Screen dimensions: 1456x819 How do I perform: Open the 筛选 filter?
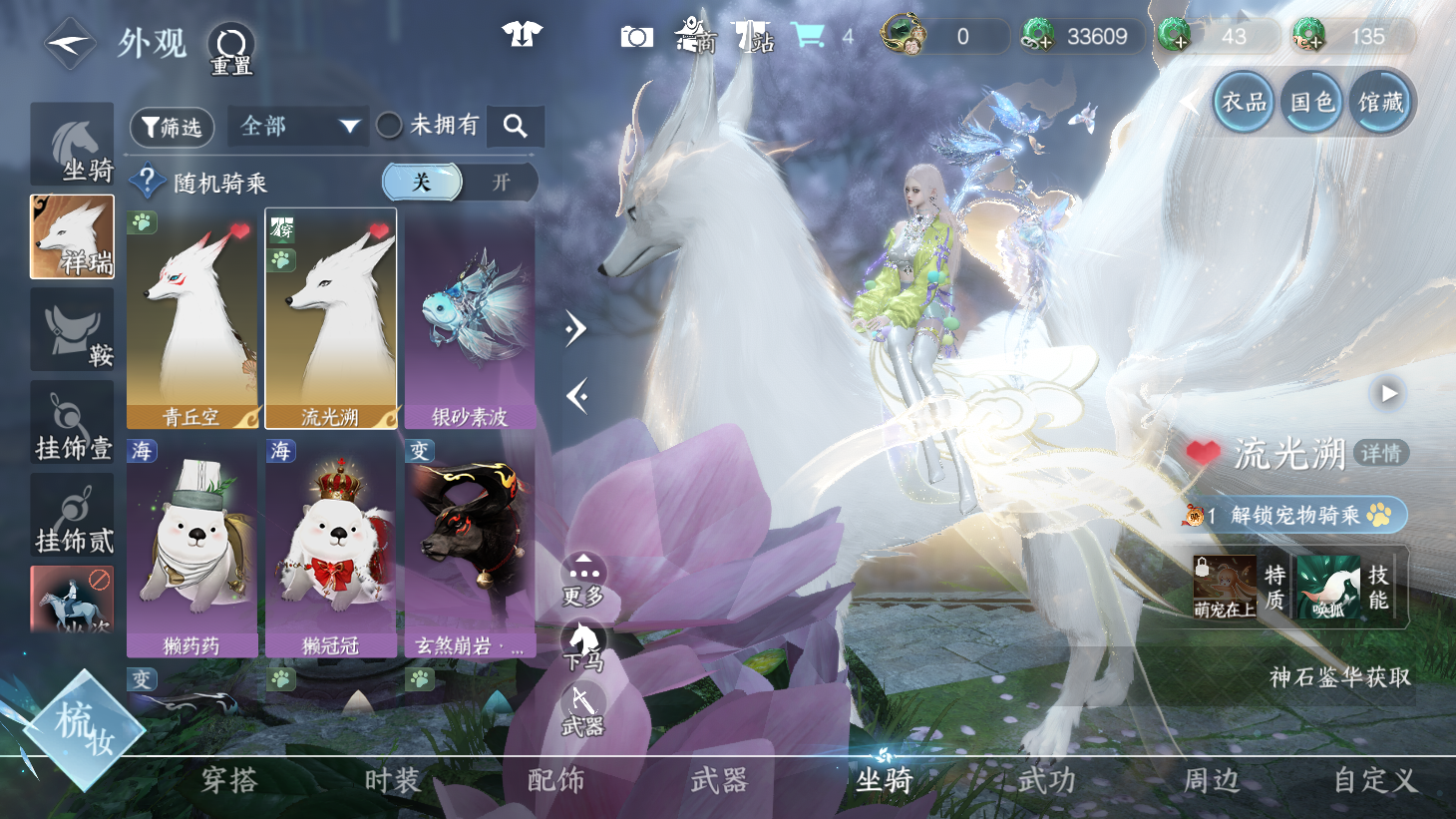[173, 127]
